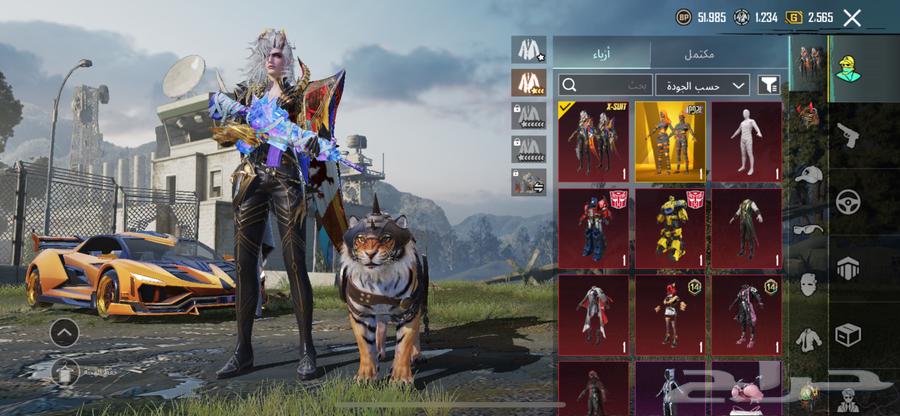Open the glasses category icon
Viewport: 900px width, 416px height.
tap(808, 230)
